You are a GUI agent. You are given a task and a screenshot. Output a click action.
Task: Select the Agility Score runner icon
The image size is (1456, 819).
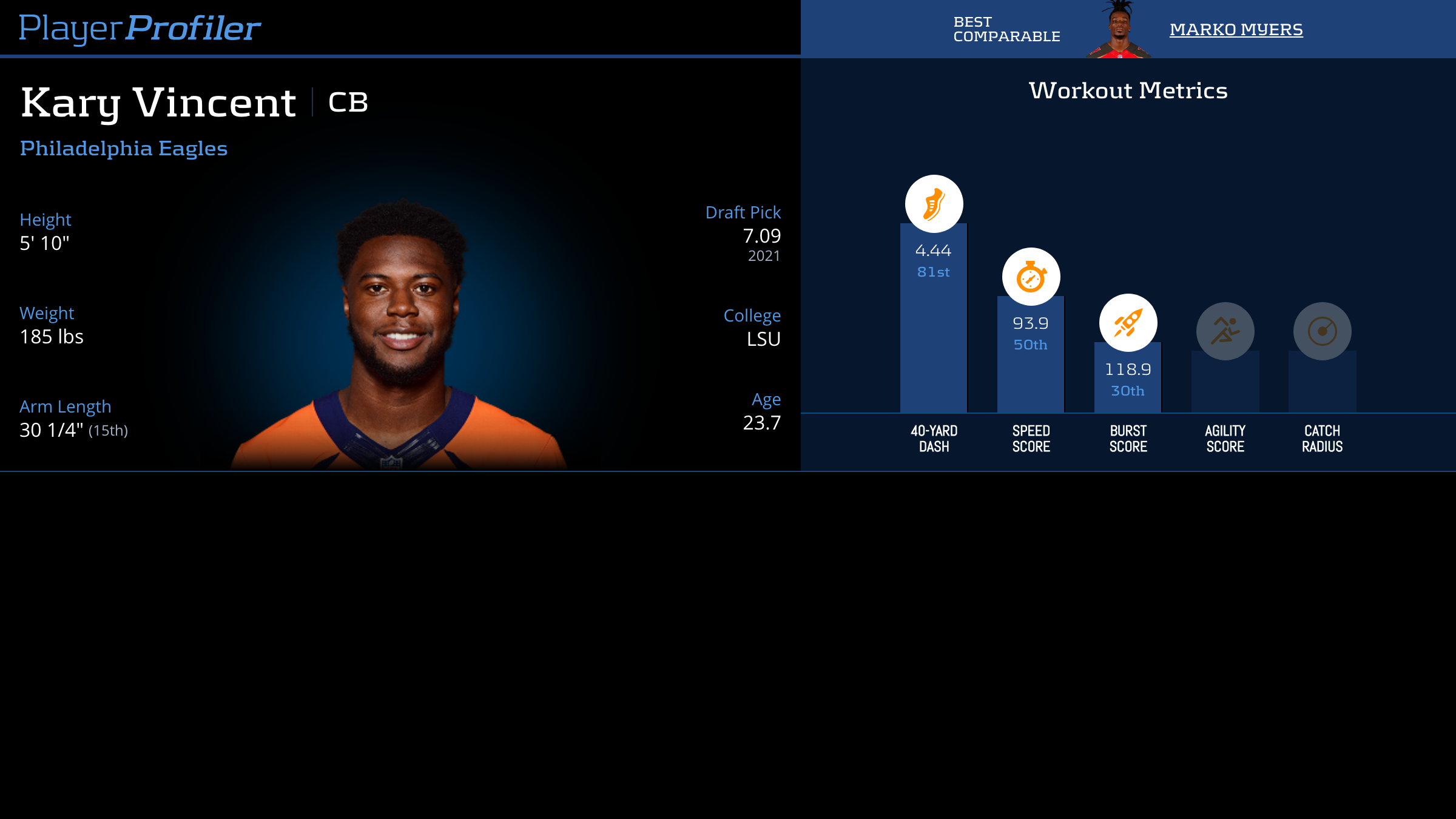(1225, 331)
